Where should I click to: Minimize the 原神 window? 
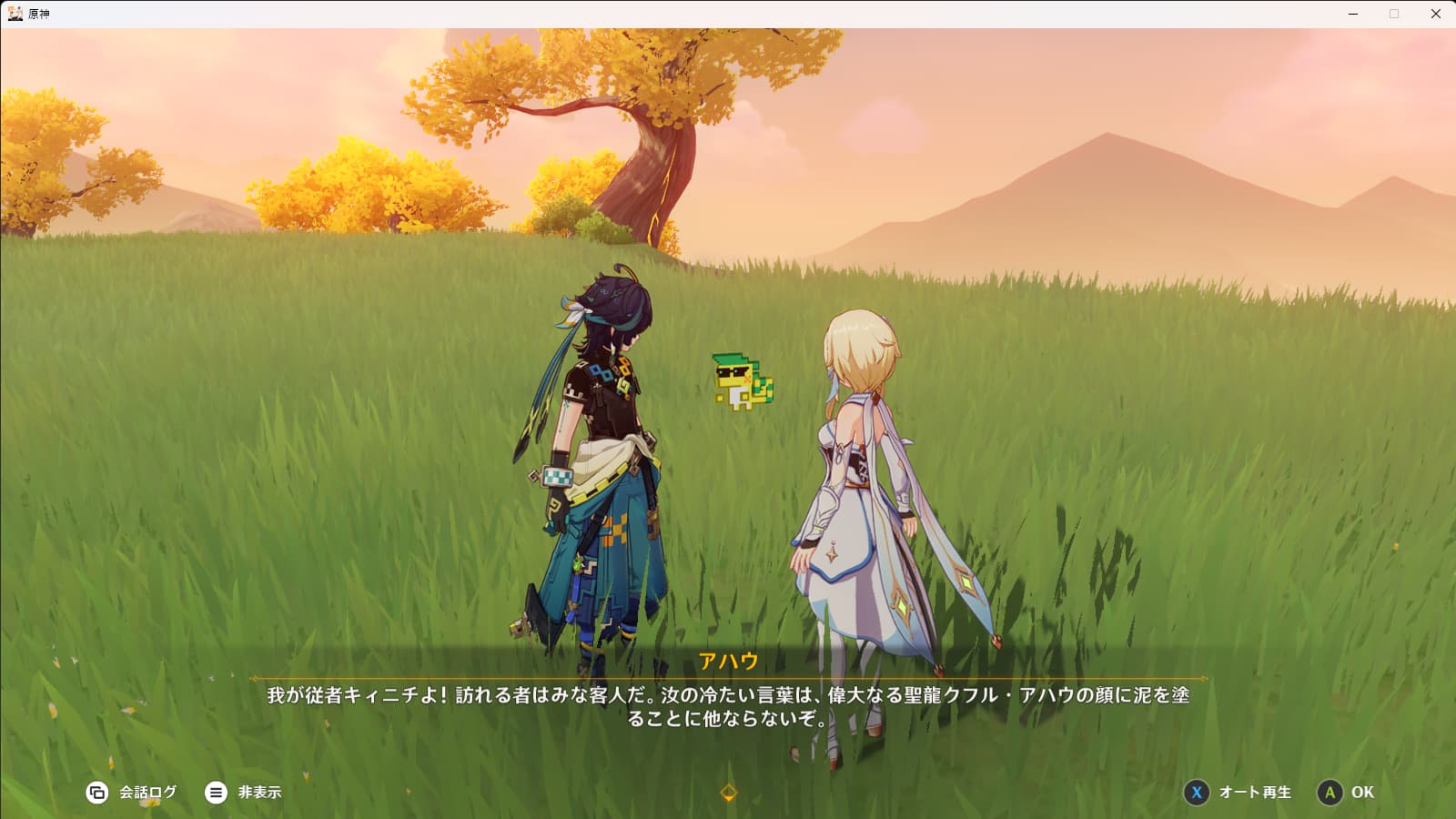1353,14
